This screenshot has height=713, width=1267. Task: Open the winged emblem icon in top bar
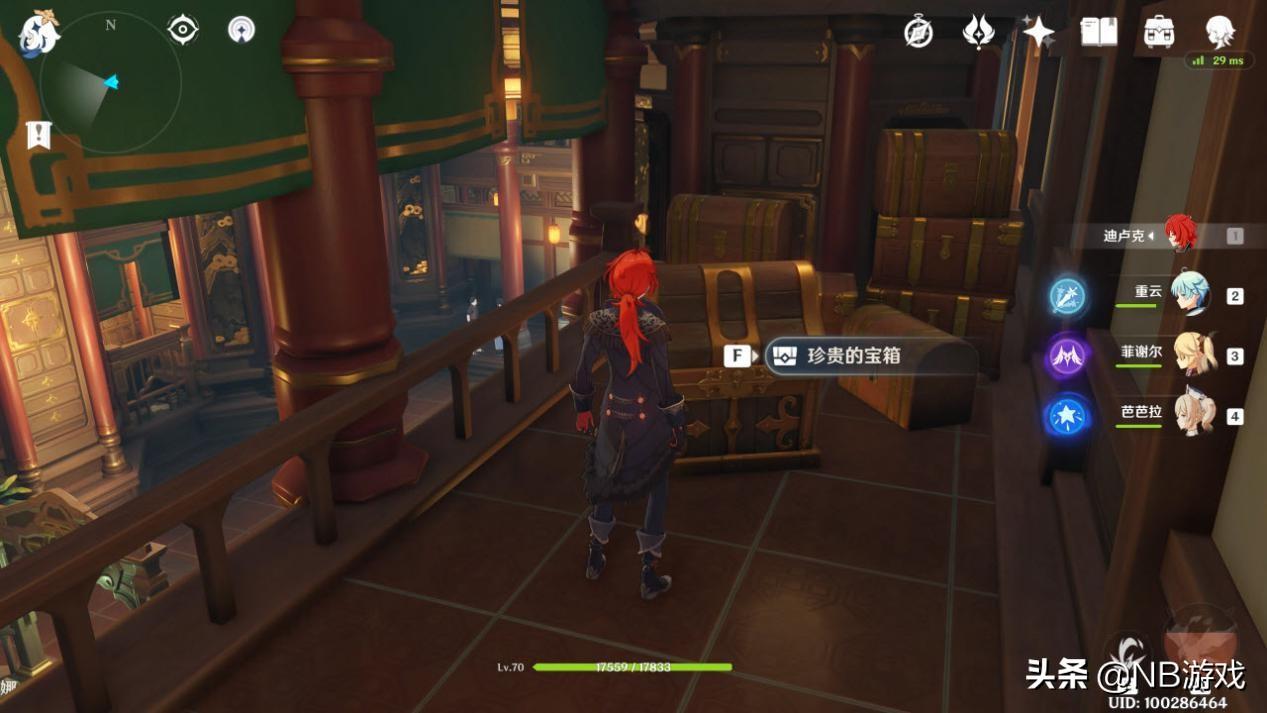coord(978,32)
